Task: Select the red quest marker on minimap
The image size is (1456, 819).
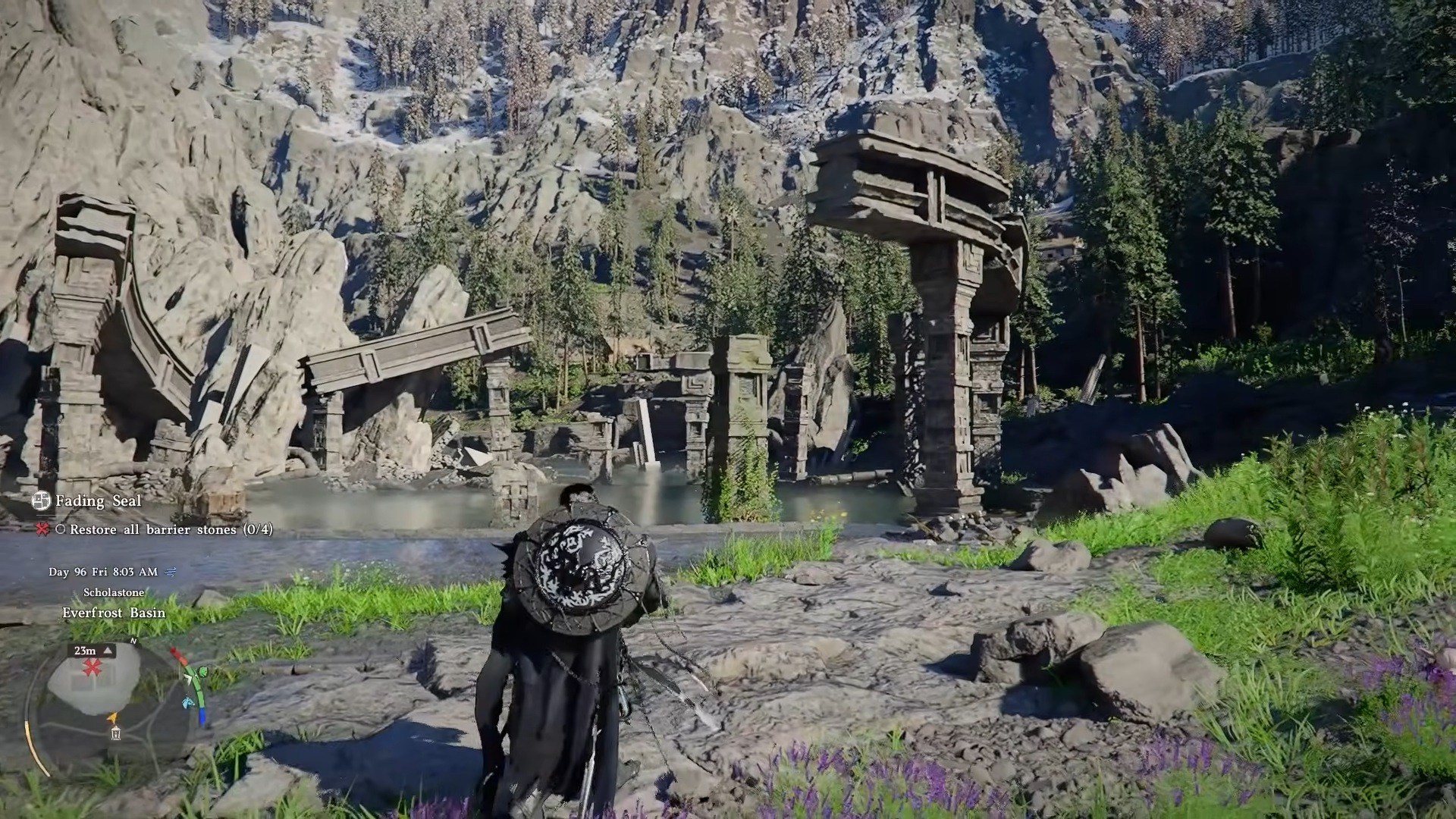Action: pos(93,667)
